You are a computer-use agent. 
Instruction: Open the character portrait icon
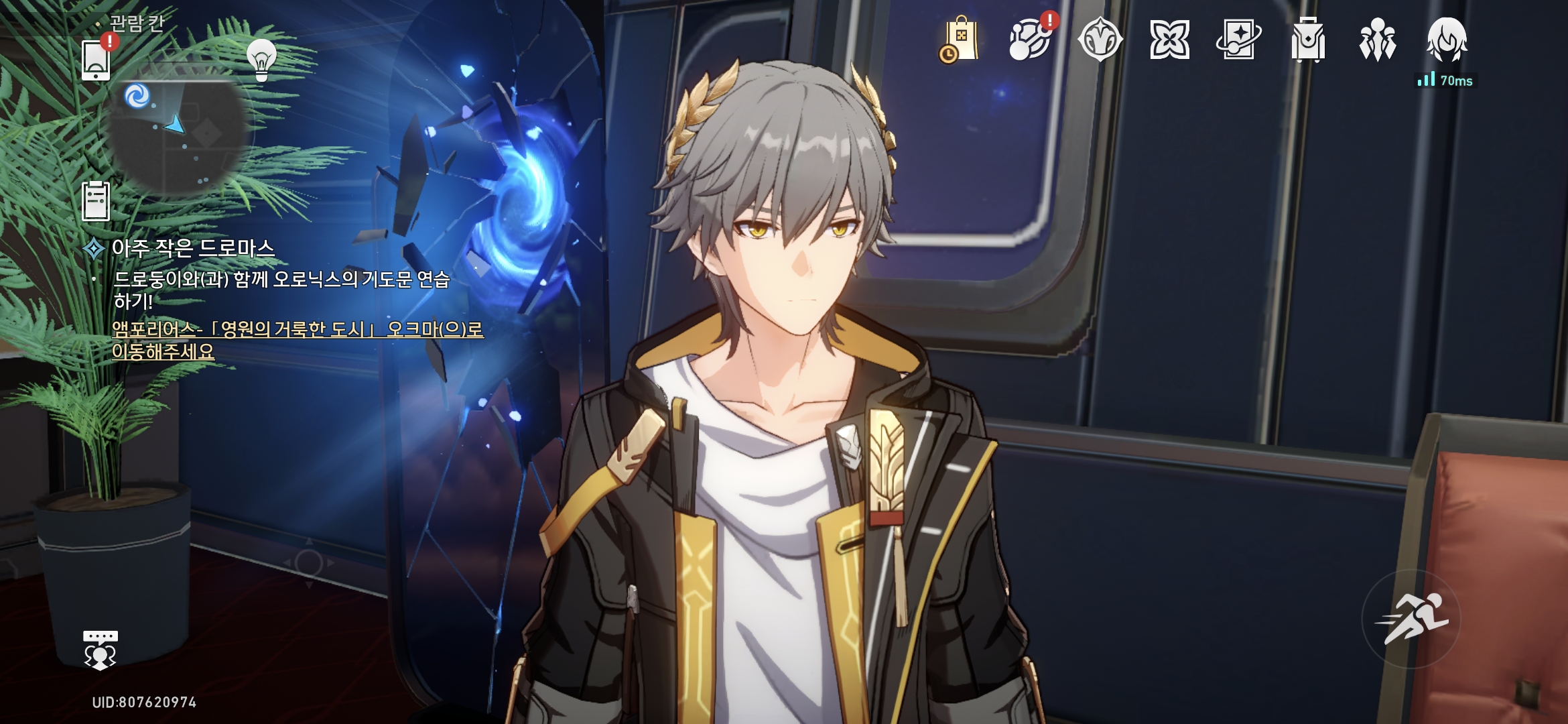(1447, 40)
